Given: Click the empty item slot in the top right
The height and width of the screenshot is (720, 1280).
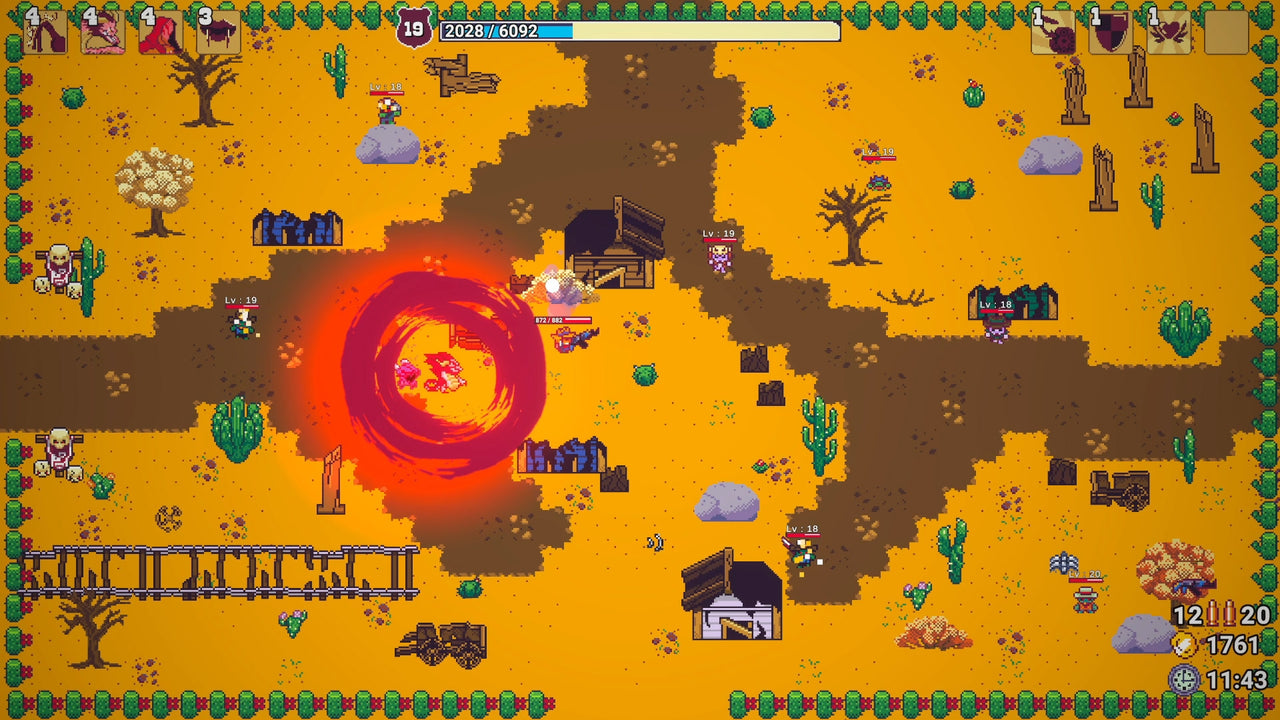Looking at the screenshot, I should point(1225,32).
